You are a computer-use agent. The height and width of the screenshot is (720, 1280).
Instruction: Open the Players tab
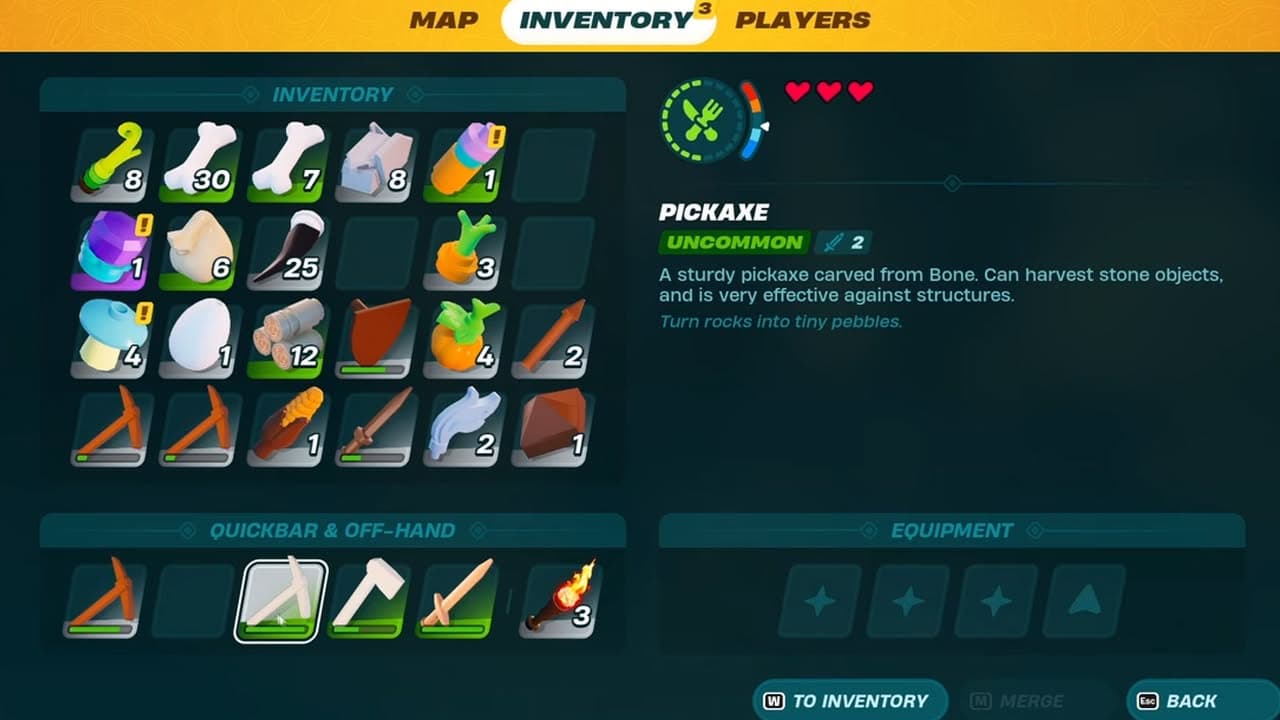(802, 20)
